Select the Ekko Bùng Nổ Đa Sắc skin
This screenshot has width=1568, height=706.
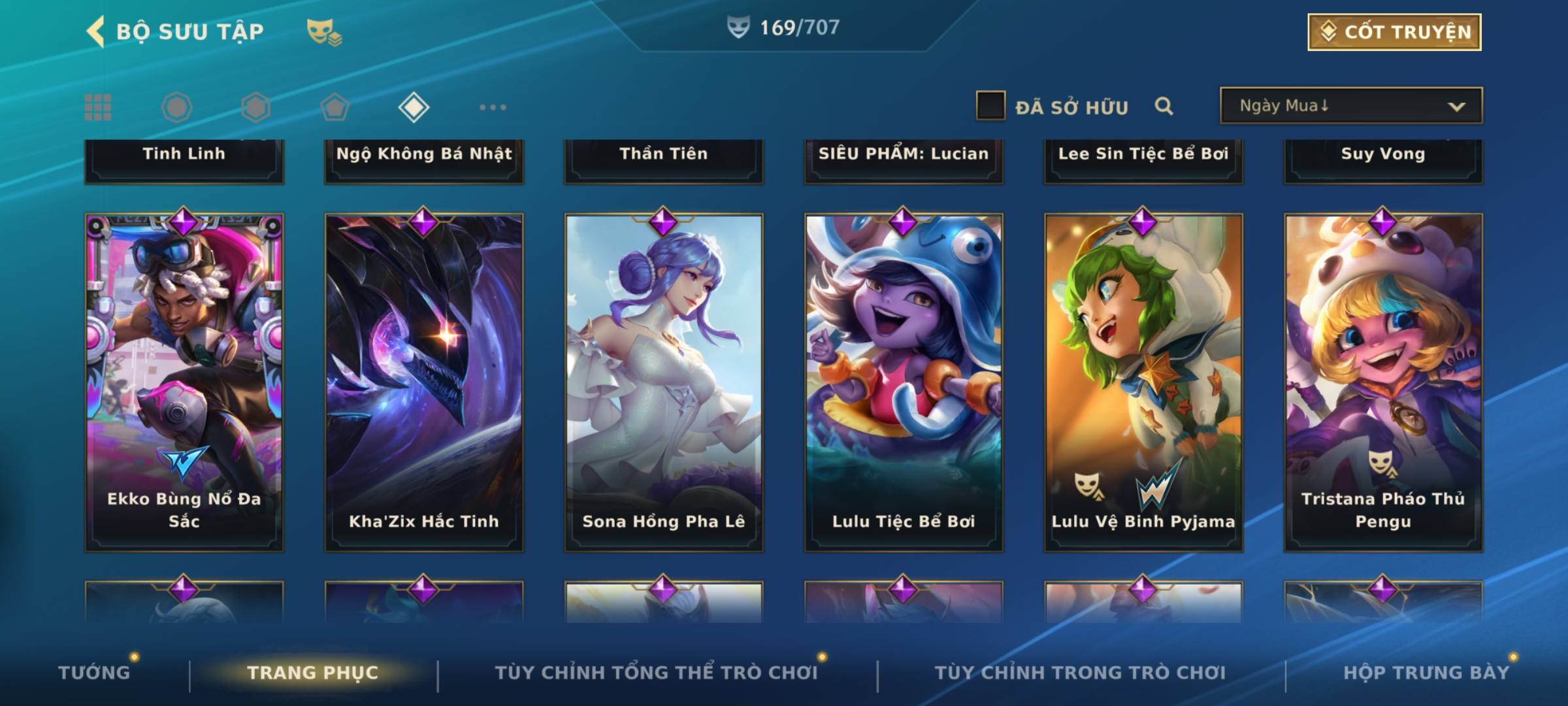(184, 382)
